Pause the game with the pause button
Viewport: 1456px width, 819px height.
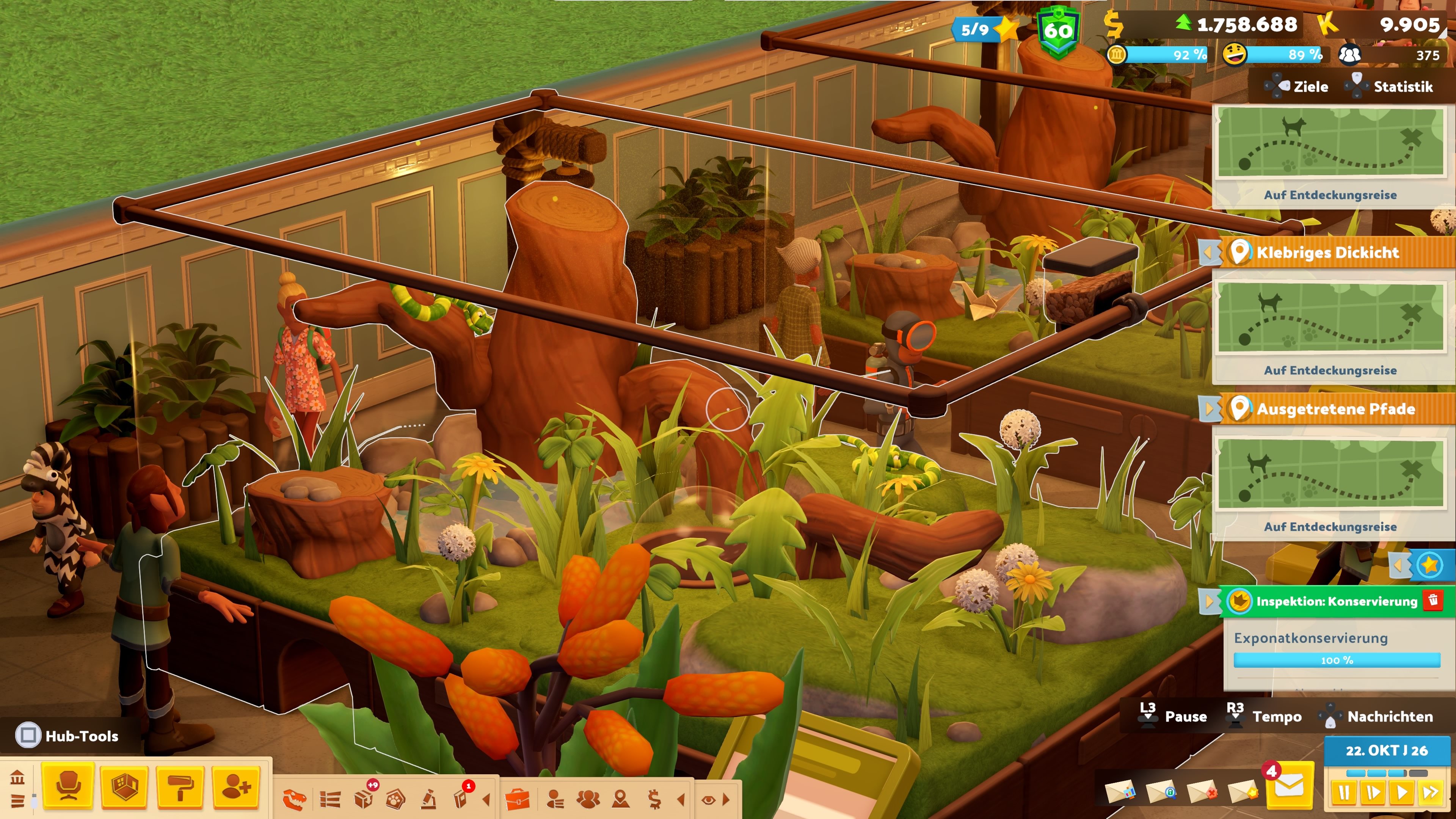click(1343, 792)
